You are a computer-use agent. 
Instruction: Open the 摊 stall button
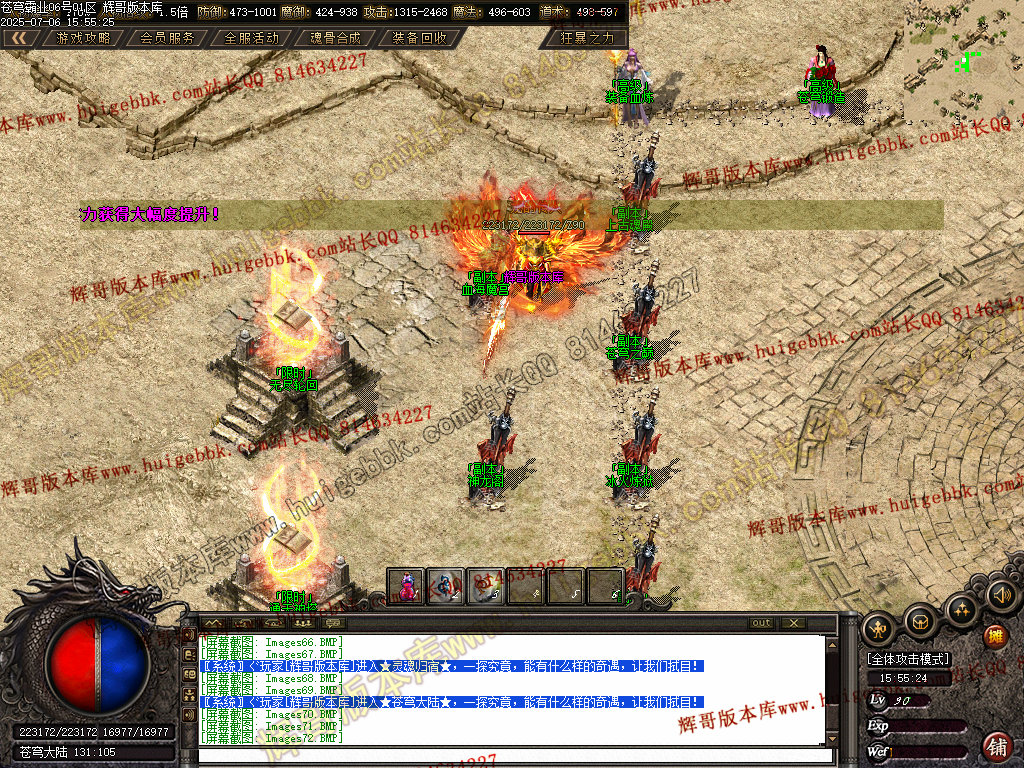point(996,636)
